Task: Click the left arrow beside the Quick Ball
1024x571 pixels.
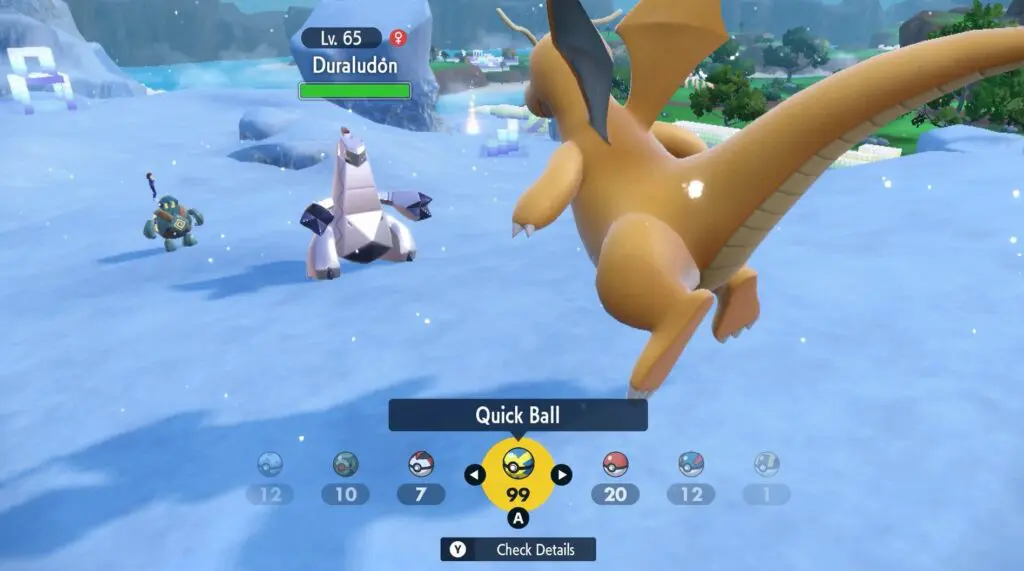Action: tap(474, 475)
